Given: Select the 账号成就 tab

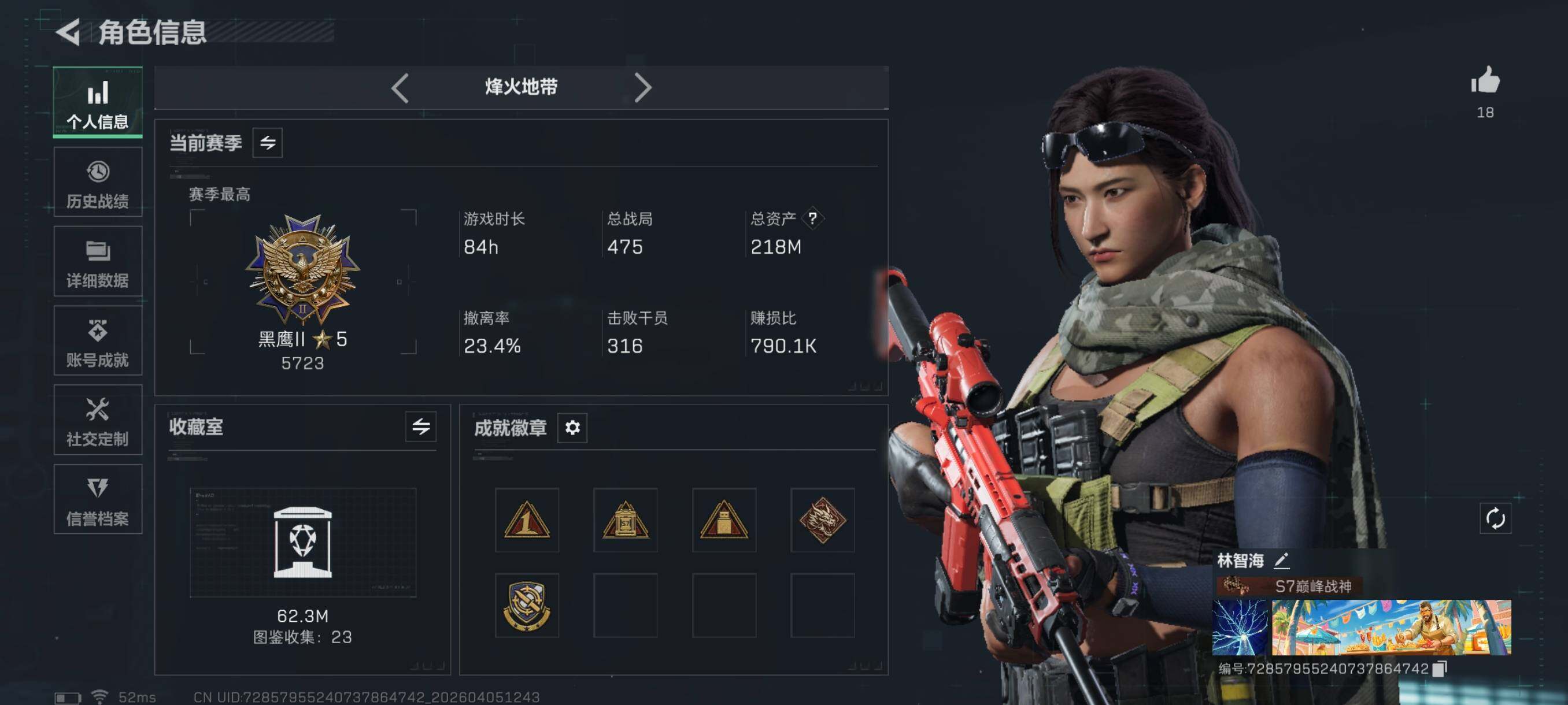Looking at the screenshot, I should click(x=97, y=340).
